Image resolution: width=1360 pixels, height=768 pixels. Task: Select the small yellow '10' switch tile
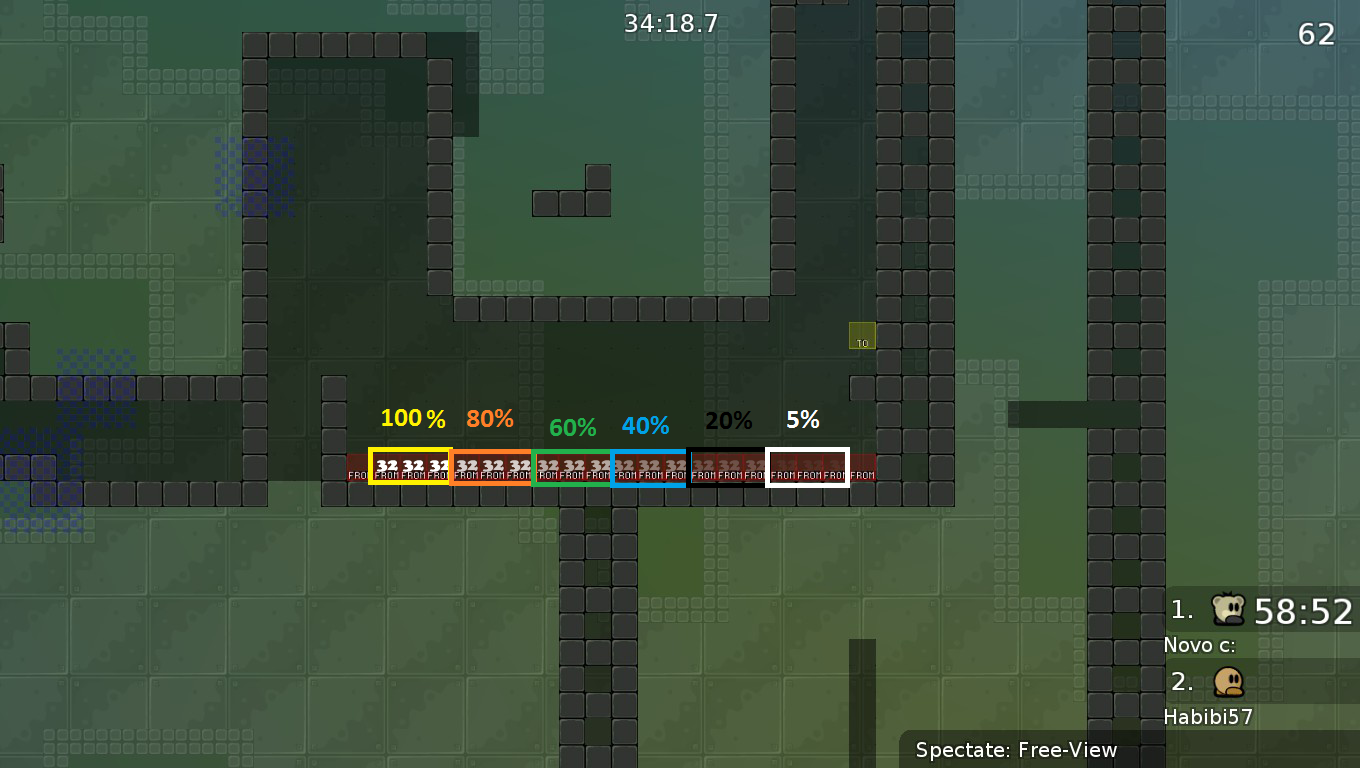[860, 338]
